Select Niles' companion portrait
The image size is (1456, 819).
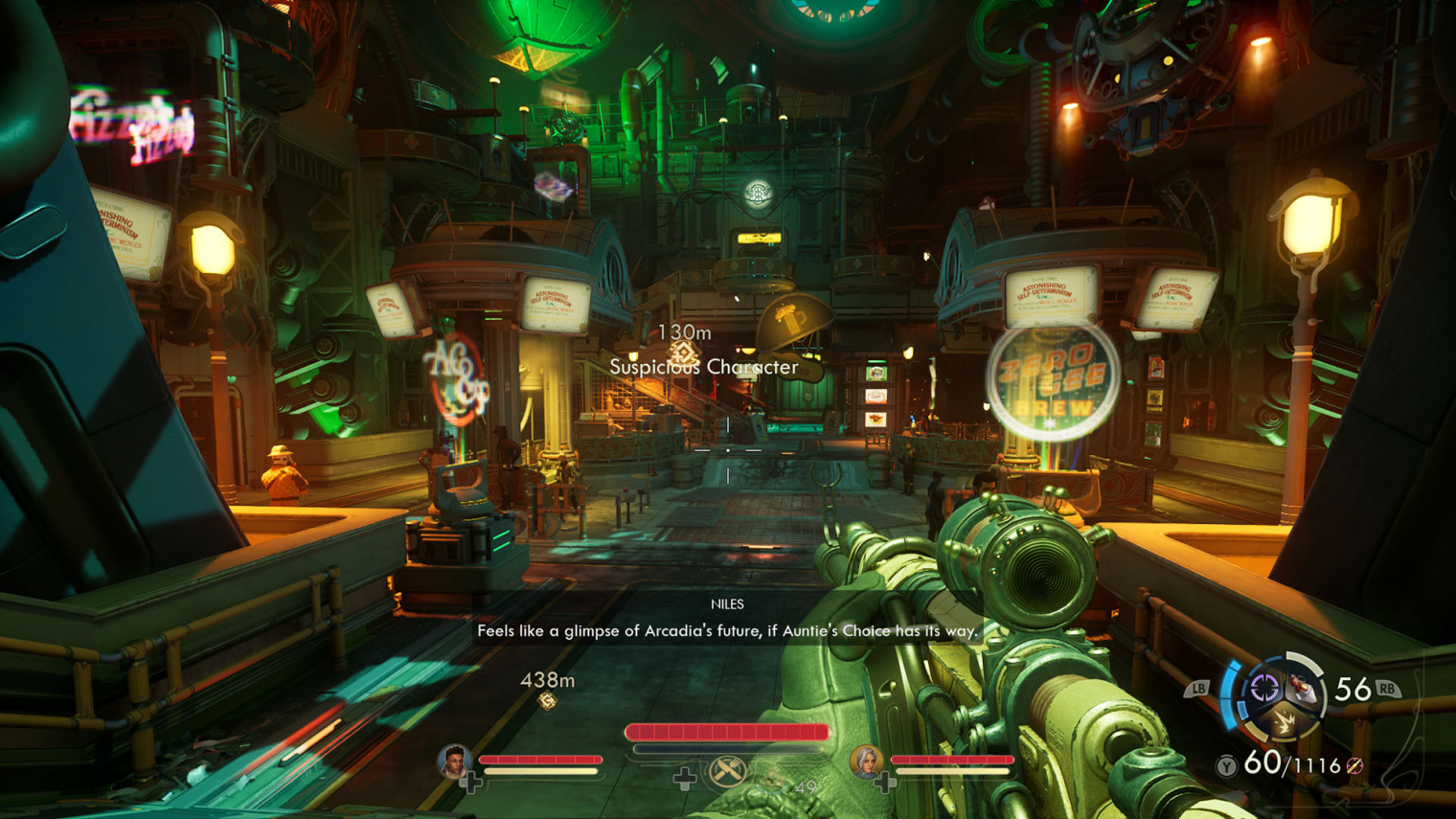453,762
